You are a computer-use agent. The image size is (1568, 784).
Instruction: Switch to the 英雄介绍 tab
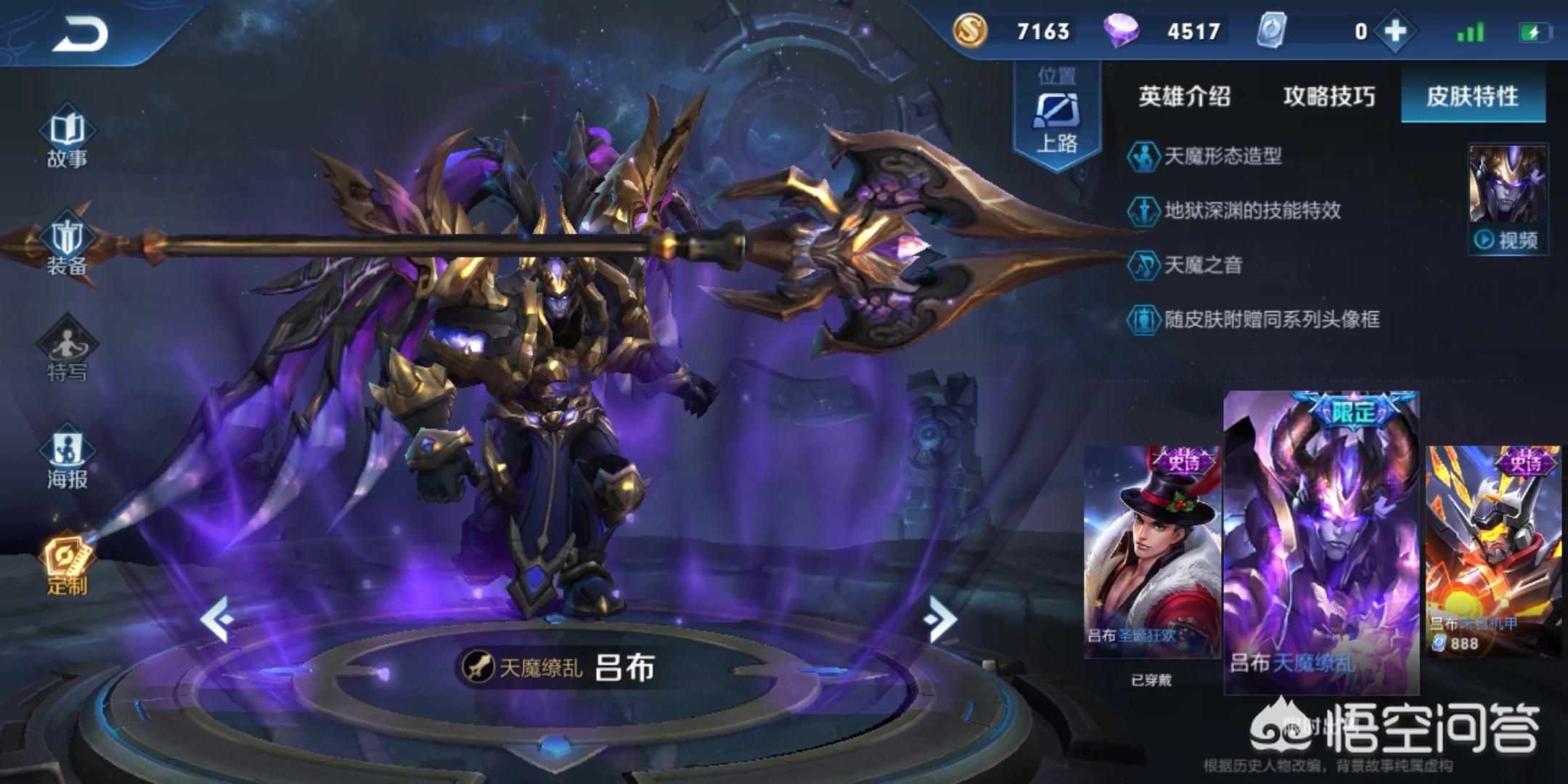pyautogui.click(x=1184, y=97)
